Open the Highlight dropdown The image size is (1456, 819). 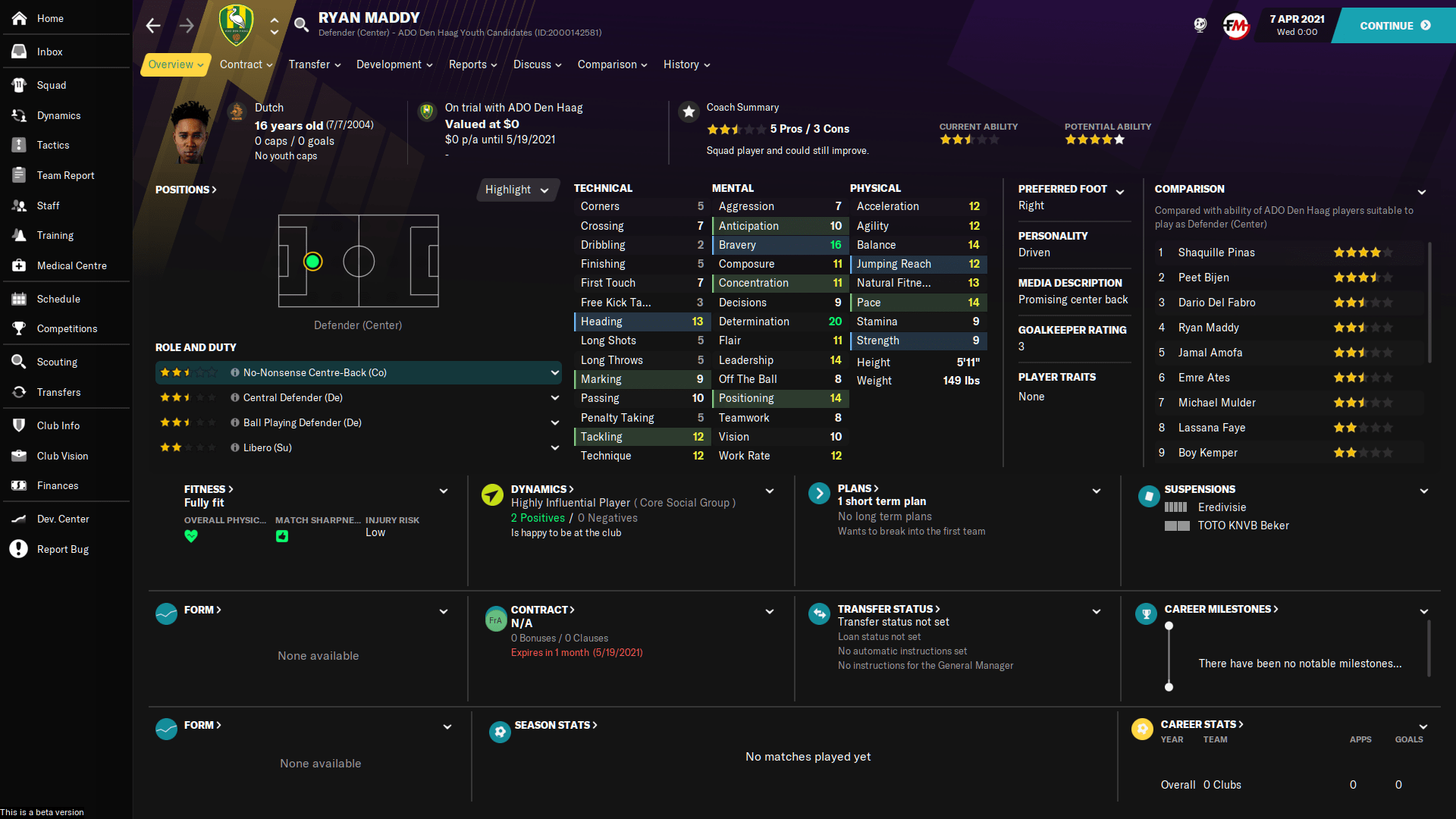tap(517, 190)
